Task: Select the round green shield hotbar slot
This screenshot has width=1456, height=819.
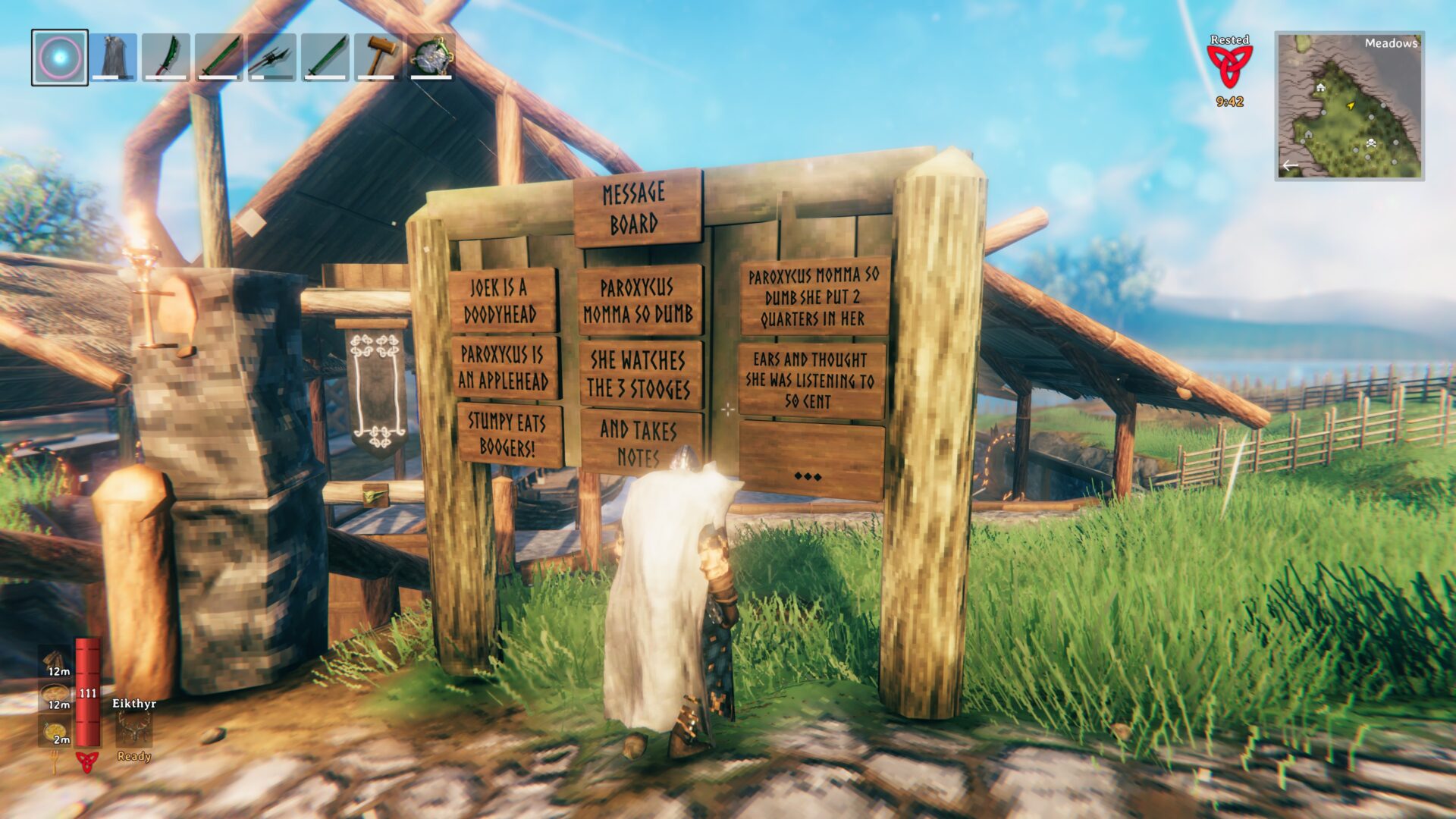Action: 431,57
